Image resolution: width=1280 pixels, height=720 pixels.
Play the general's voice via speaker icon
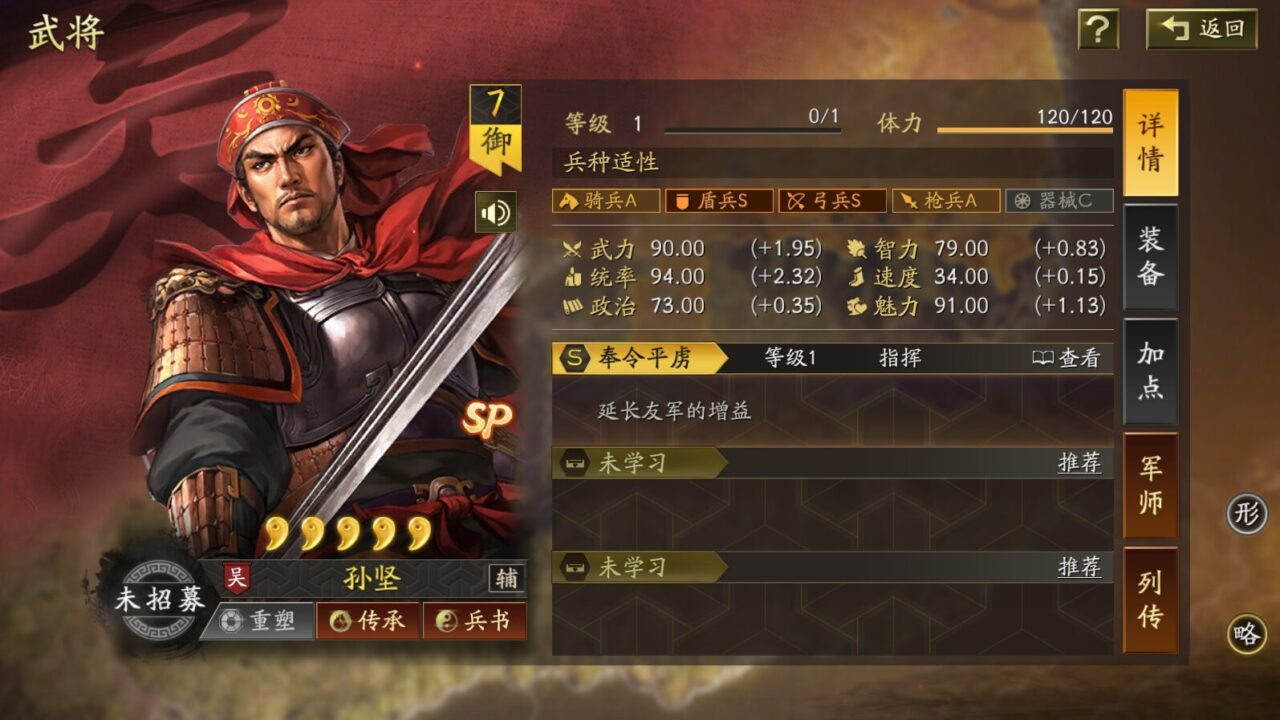pyautogui.click(x=495, y=212)
